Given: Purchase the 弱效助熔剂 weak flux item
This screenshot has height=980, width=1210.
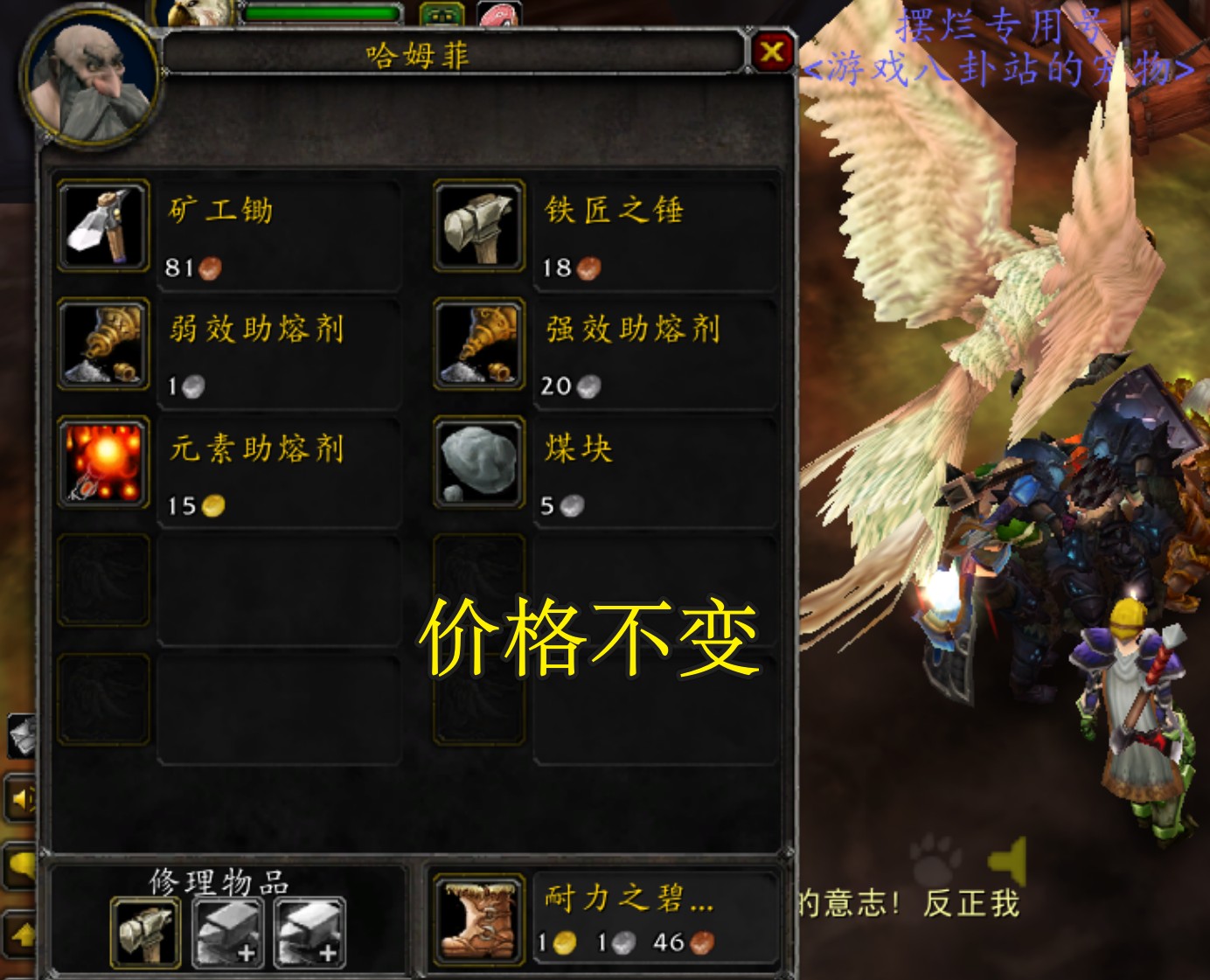Looking at the screenshot, I should pyautogui.click(x=101, y=344).
